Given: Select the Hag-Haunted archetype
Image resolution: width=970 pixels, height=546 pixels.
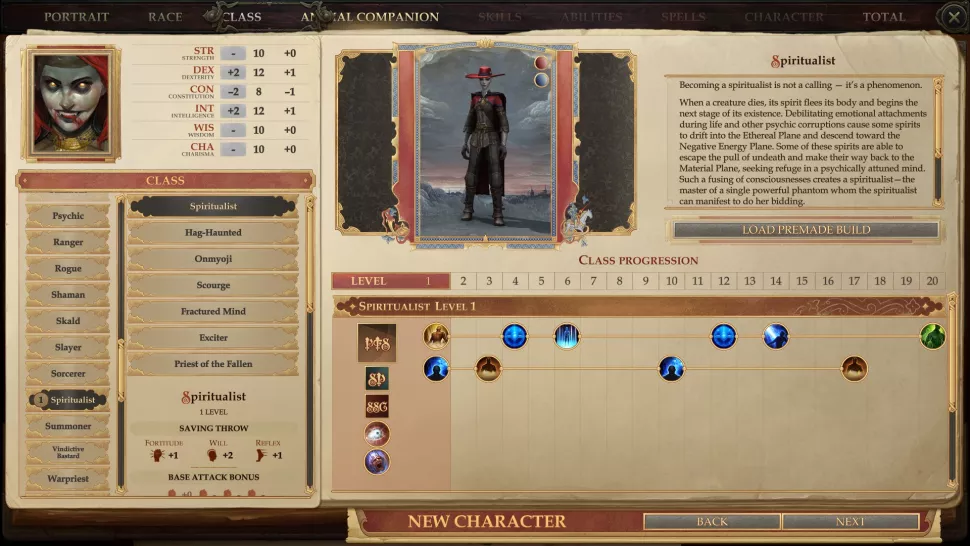Looking at the screenshot, I should pos(213,233).
